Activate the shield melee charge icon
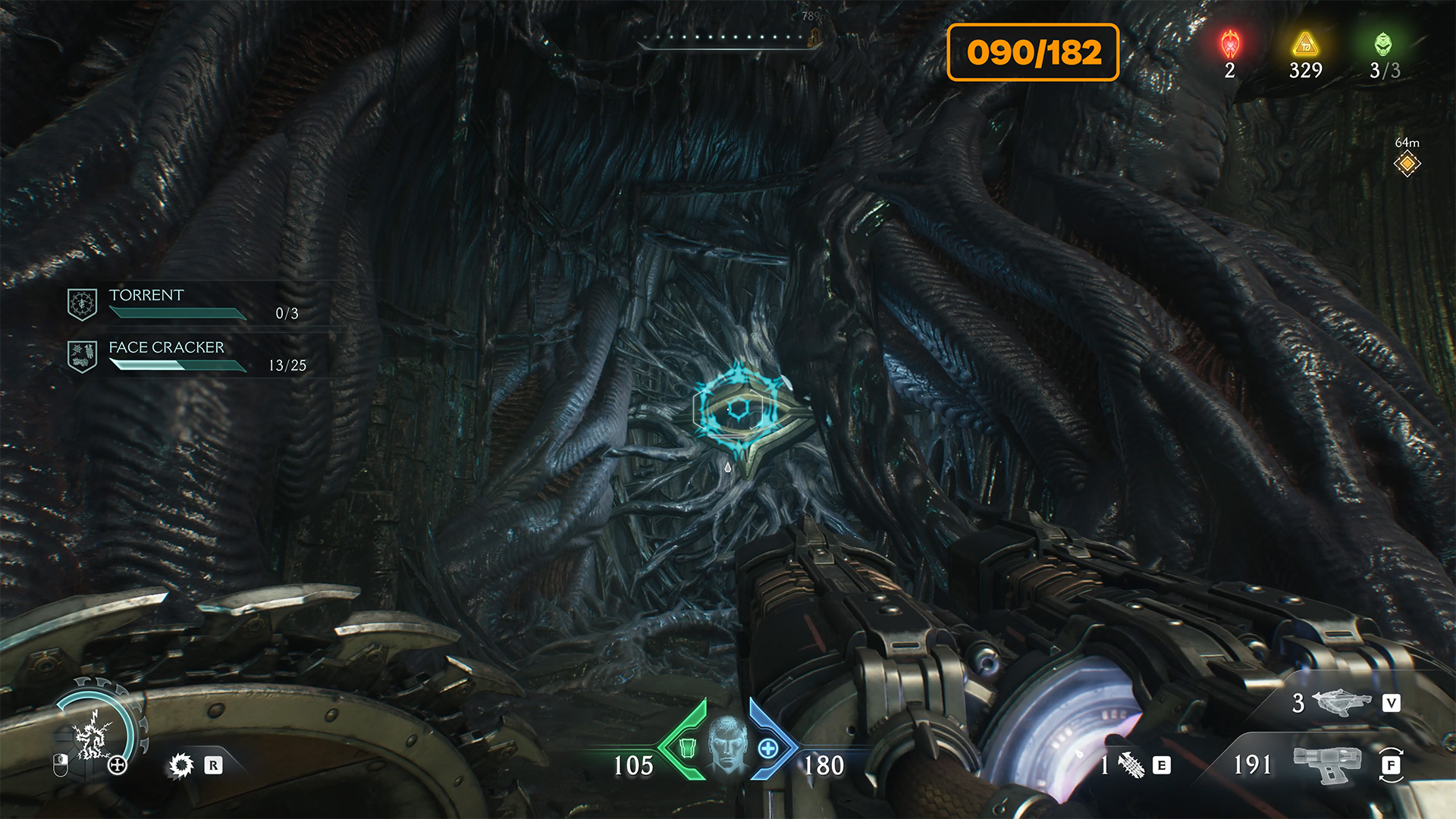This screenshot has height=819, width=1456. tap(93, 737)
